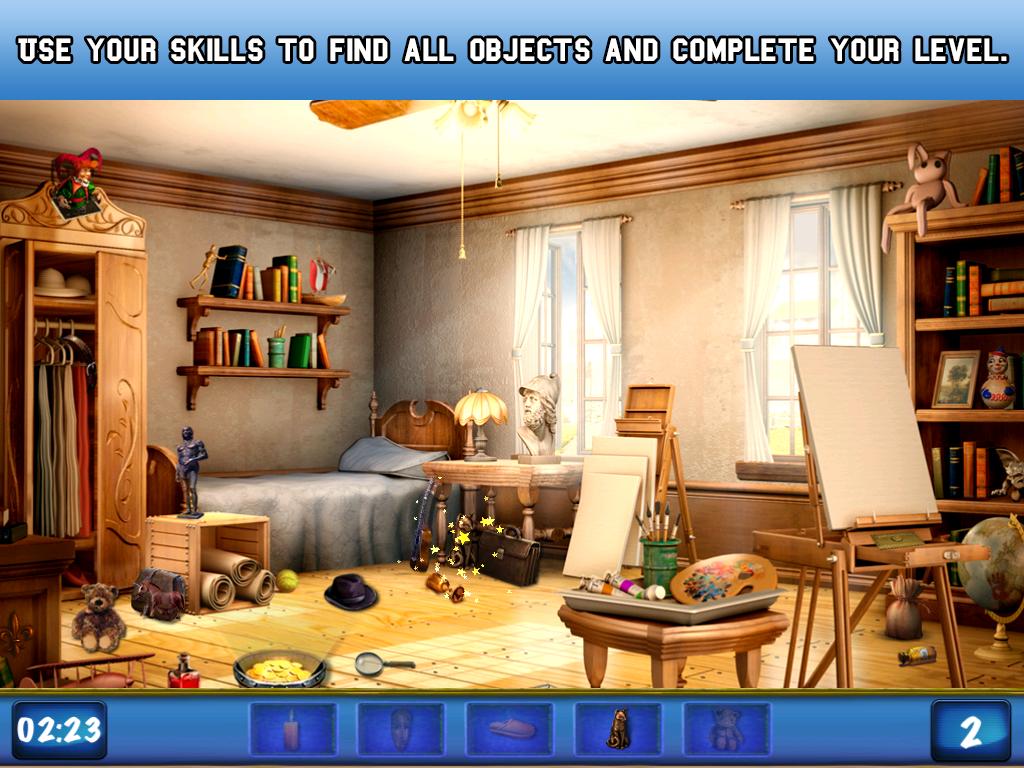The height and width of the screenshot is (768, 1024).
Task: Select the candle target slot
Action: pos(292,729)
